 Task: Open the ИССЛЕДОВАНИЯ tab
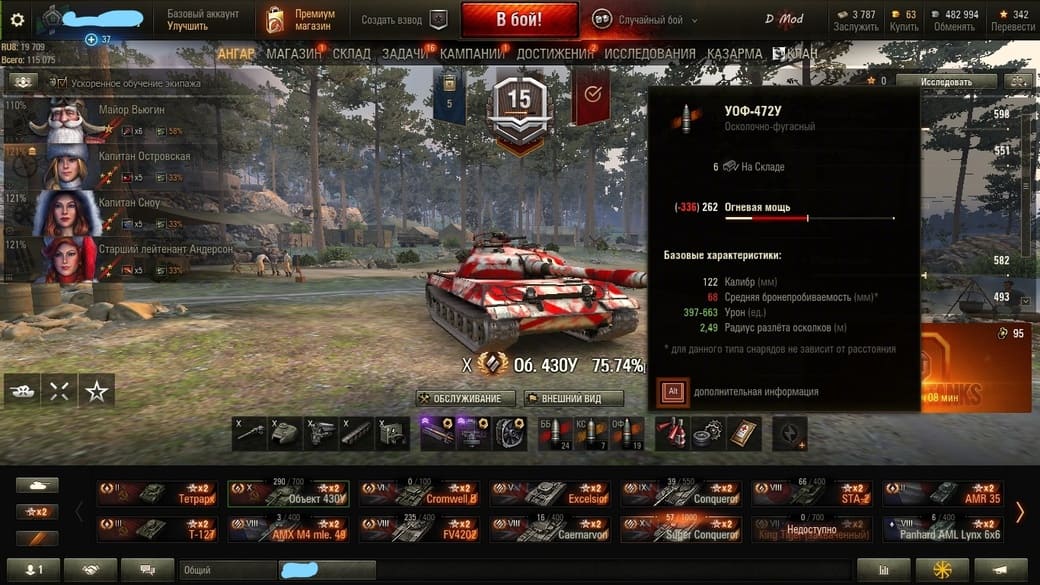click(650, 53)
